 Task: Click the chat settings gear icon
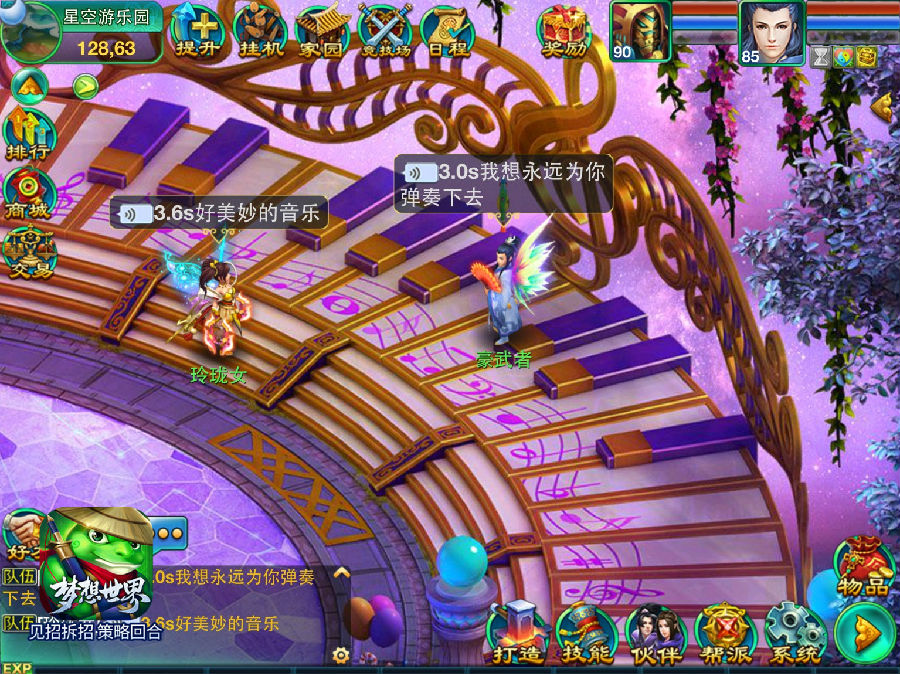coord(341,655)
